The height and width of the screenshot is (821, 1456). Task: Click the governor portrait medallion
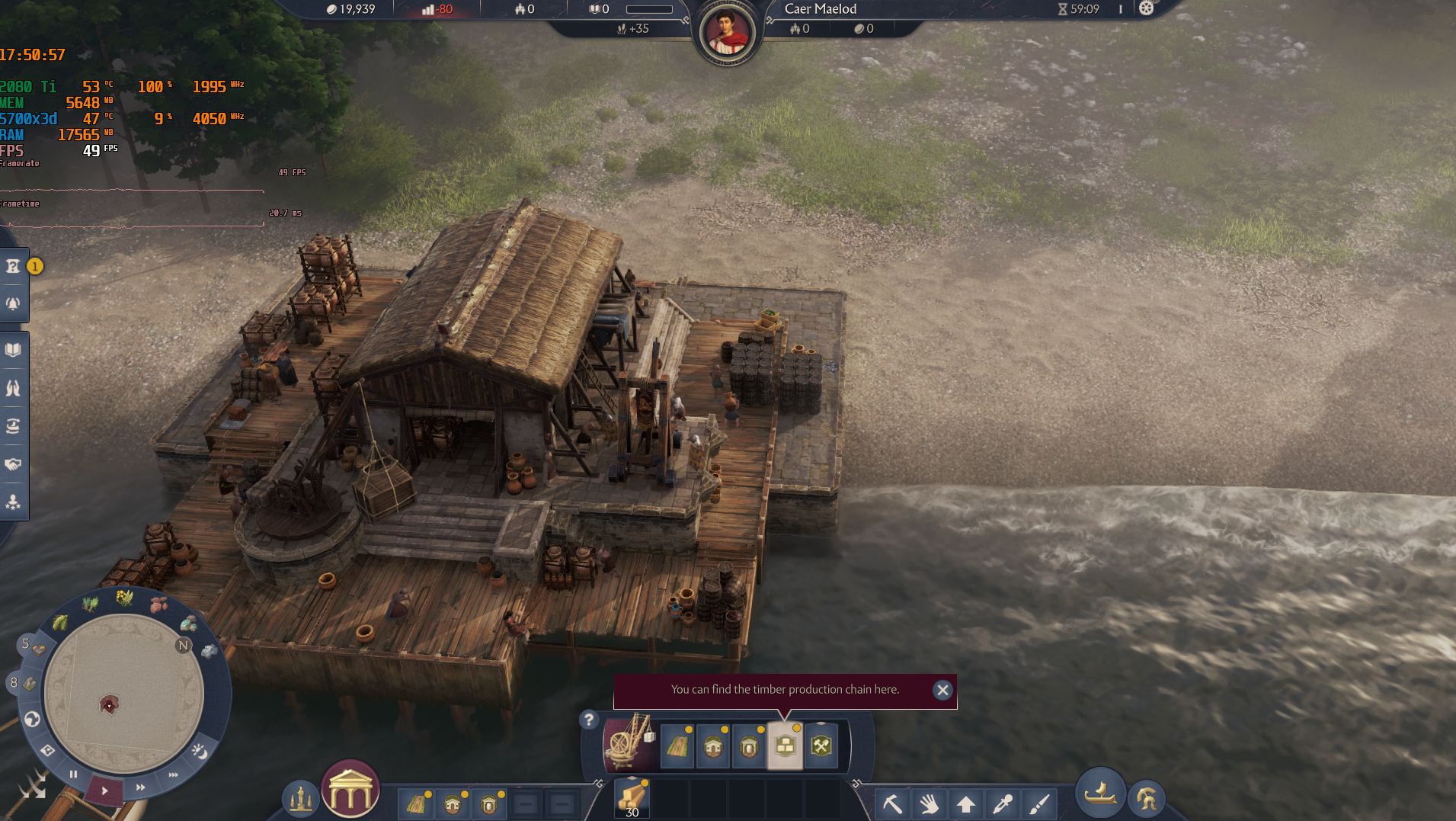tap(725, 34)
